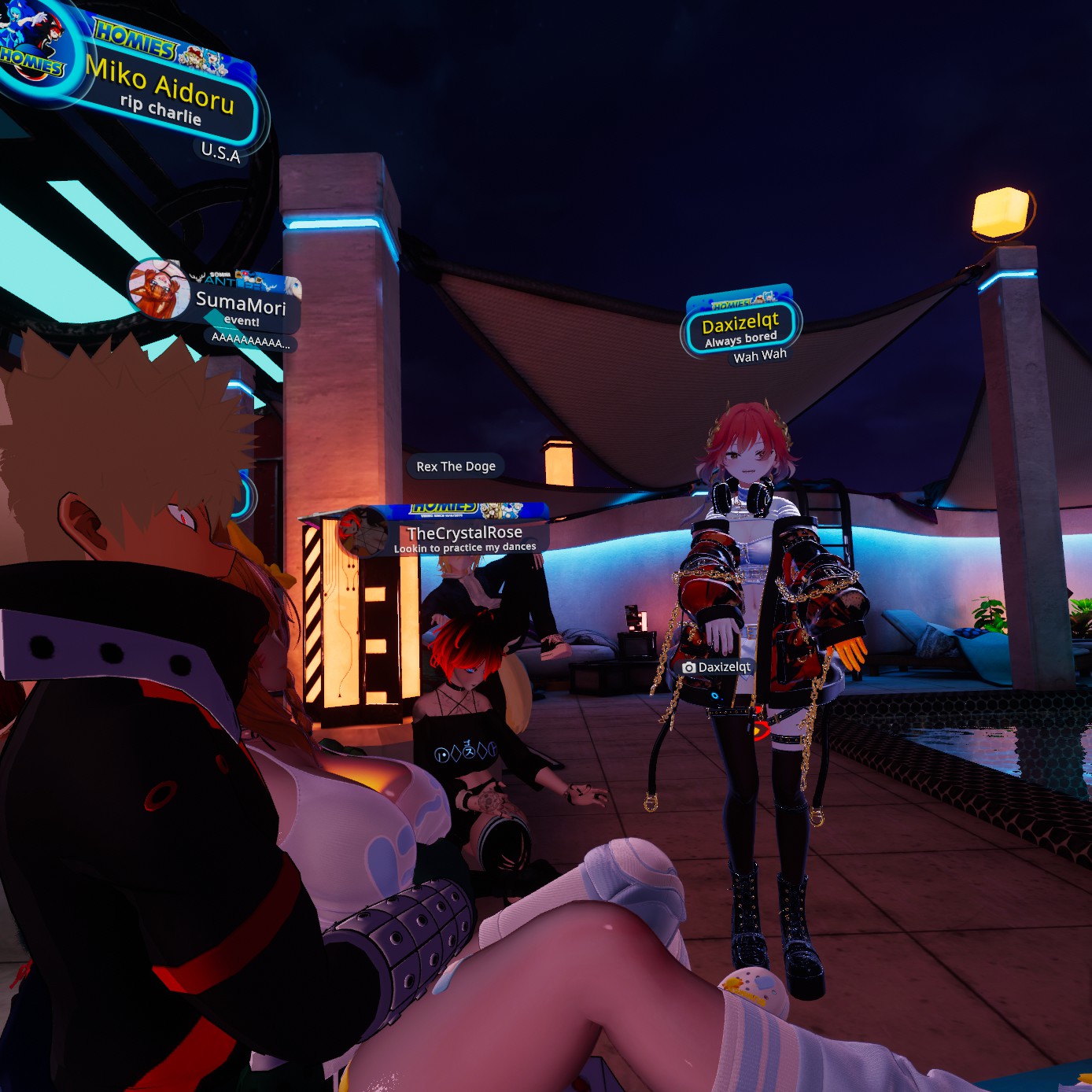The width and height of the screenshot is (1092, 1092).
Task: Select TheCrystalRose's nameplate
Action: [464, 535]
